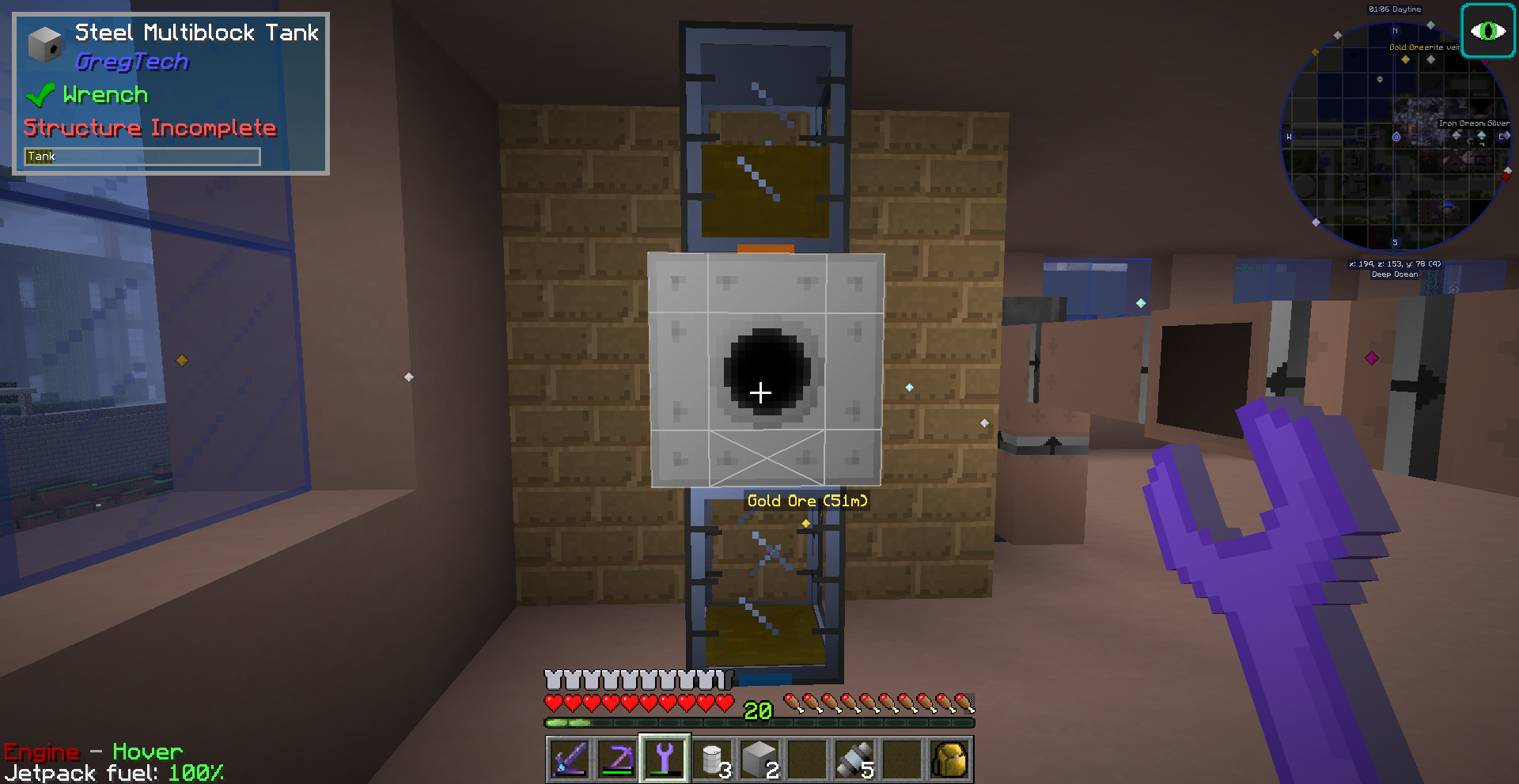
Task: Select the stack of three steel drums
Action: [713, 758]
